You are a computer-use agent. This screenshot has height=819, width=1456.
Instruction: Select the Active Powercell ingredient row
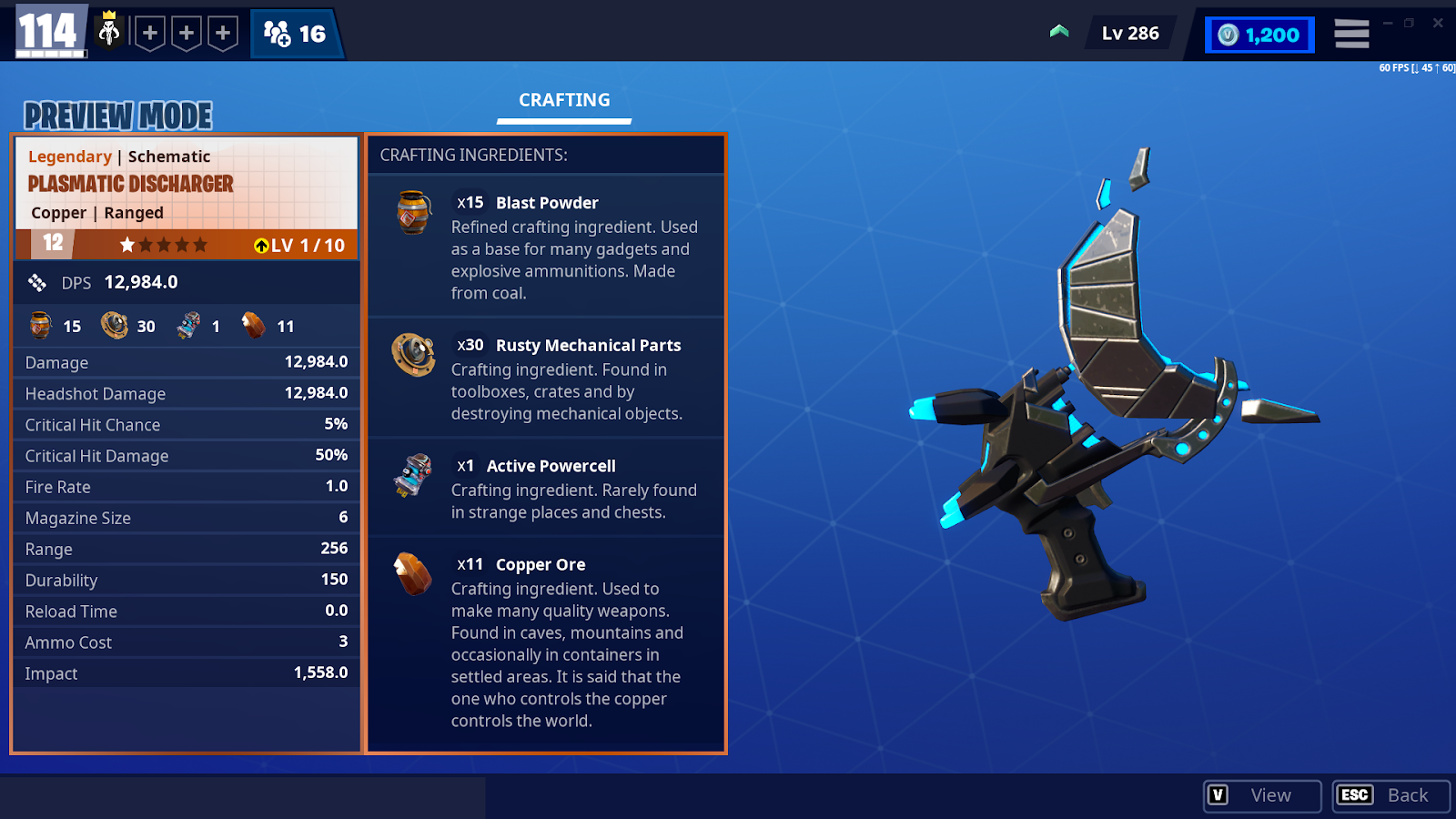546,488
